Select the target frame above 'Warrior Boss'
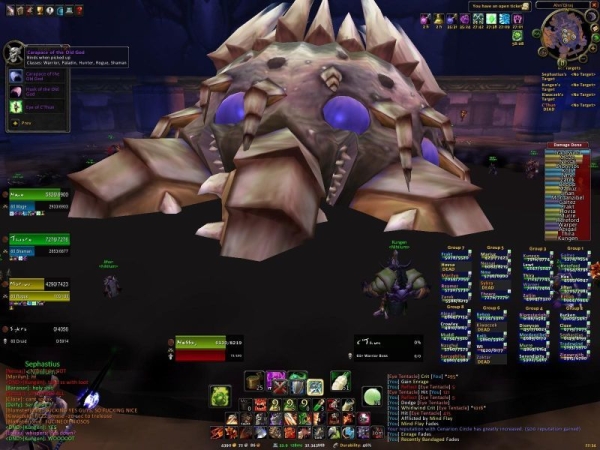Screen dimensions: 600x450 click(x=384, y=342)
